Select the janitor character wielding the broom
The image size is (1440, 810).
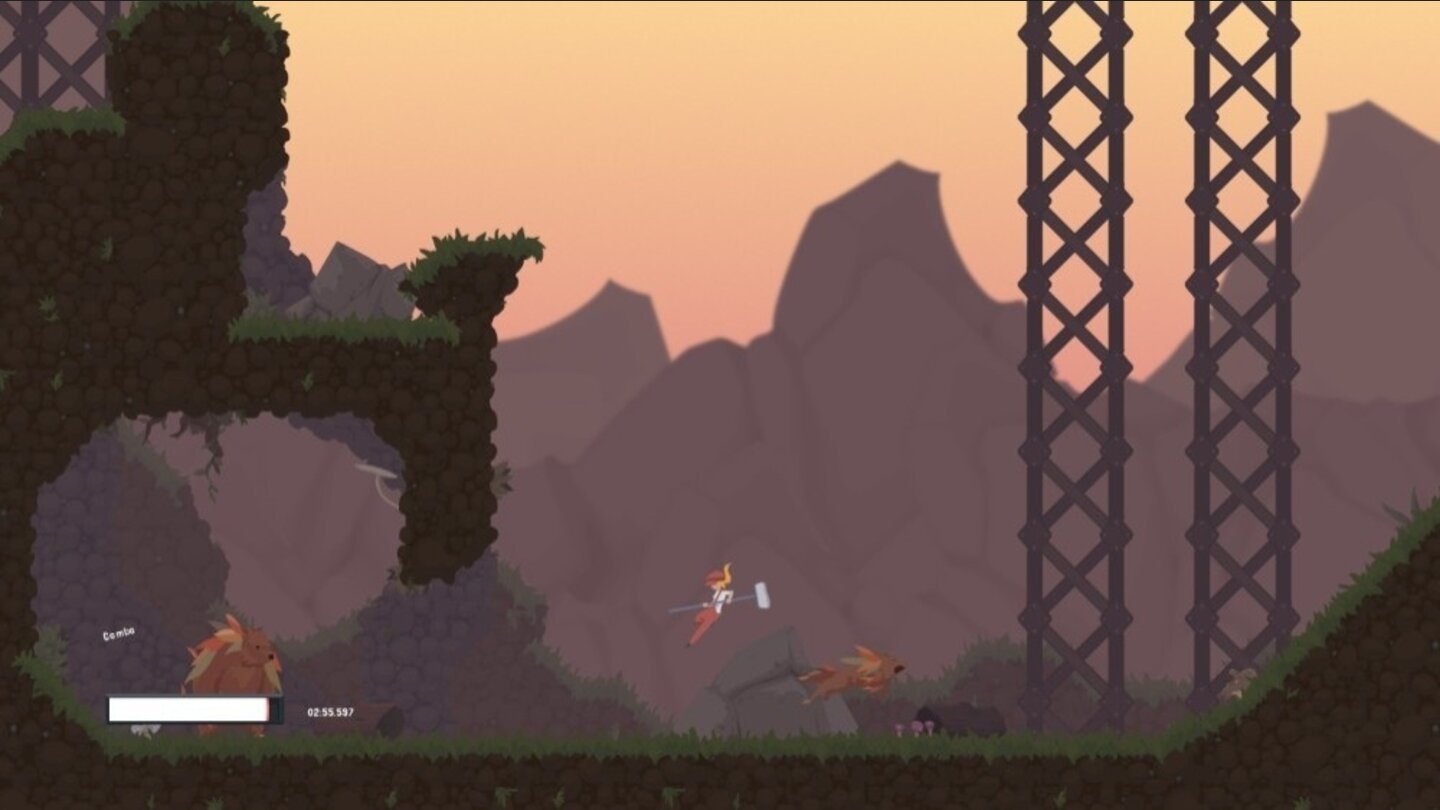[x=716, y=595]
